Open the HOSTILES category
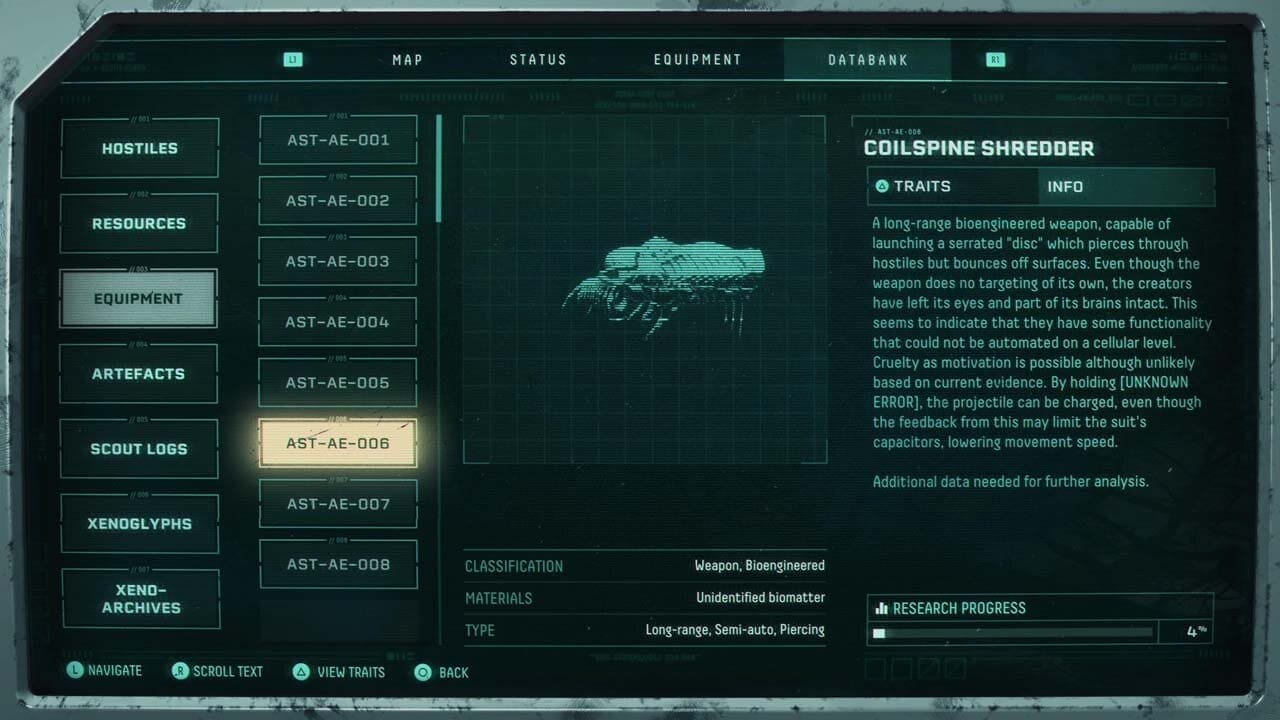 point(138,147)
